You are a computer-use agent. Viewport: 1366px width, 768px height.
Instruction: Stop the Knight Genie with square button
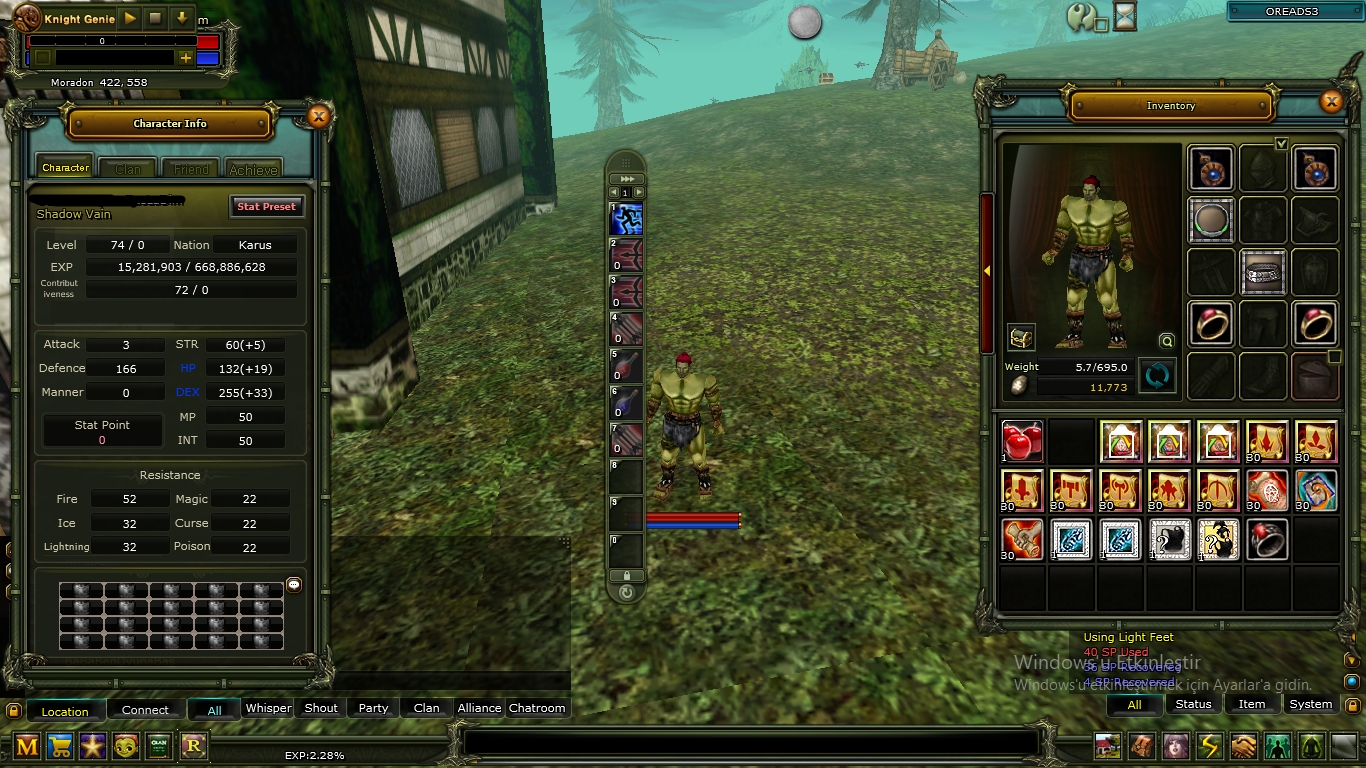pos(155,18)
